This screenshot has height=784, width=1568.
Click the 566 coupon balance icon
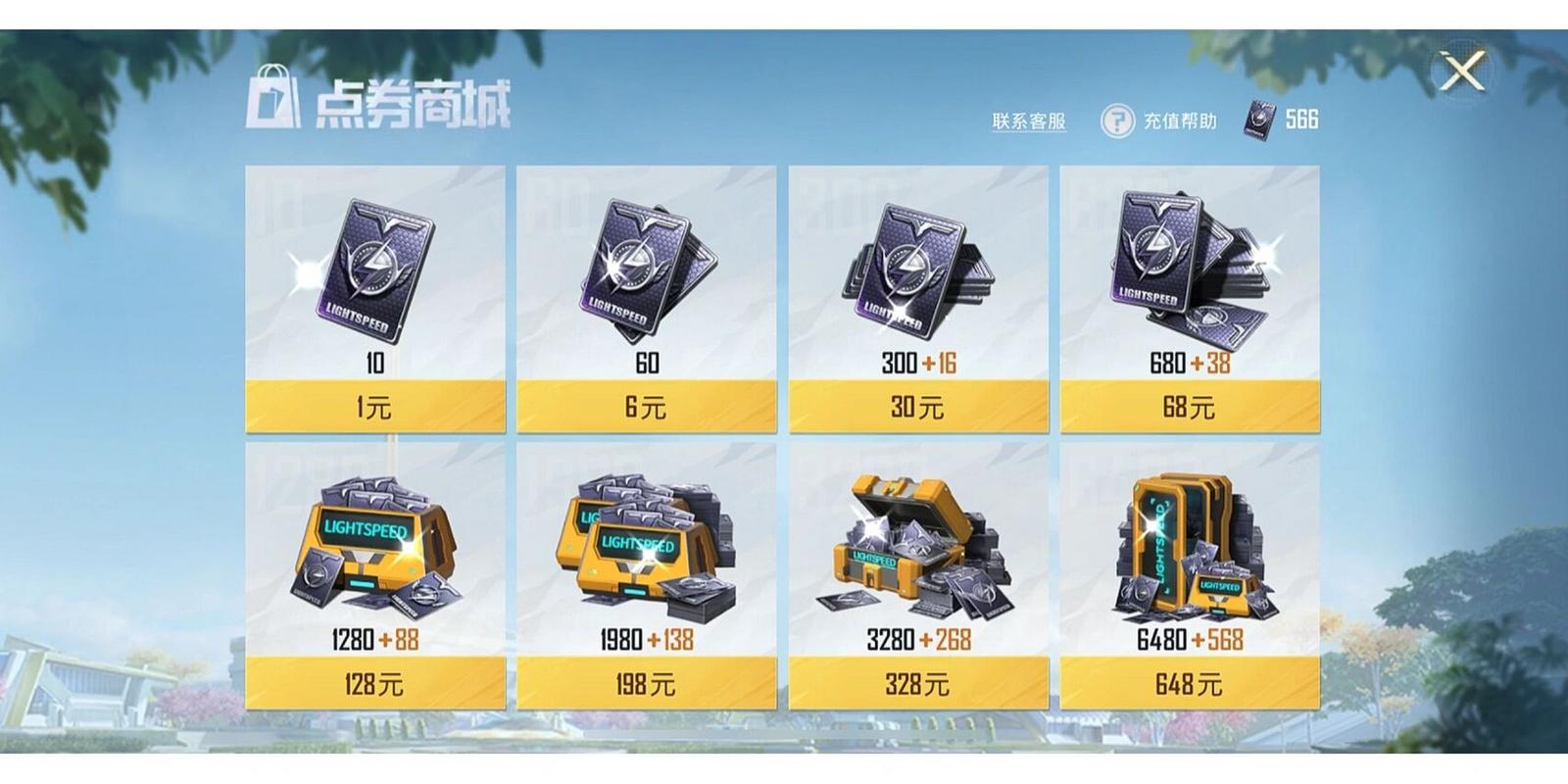coord(1259,120)
